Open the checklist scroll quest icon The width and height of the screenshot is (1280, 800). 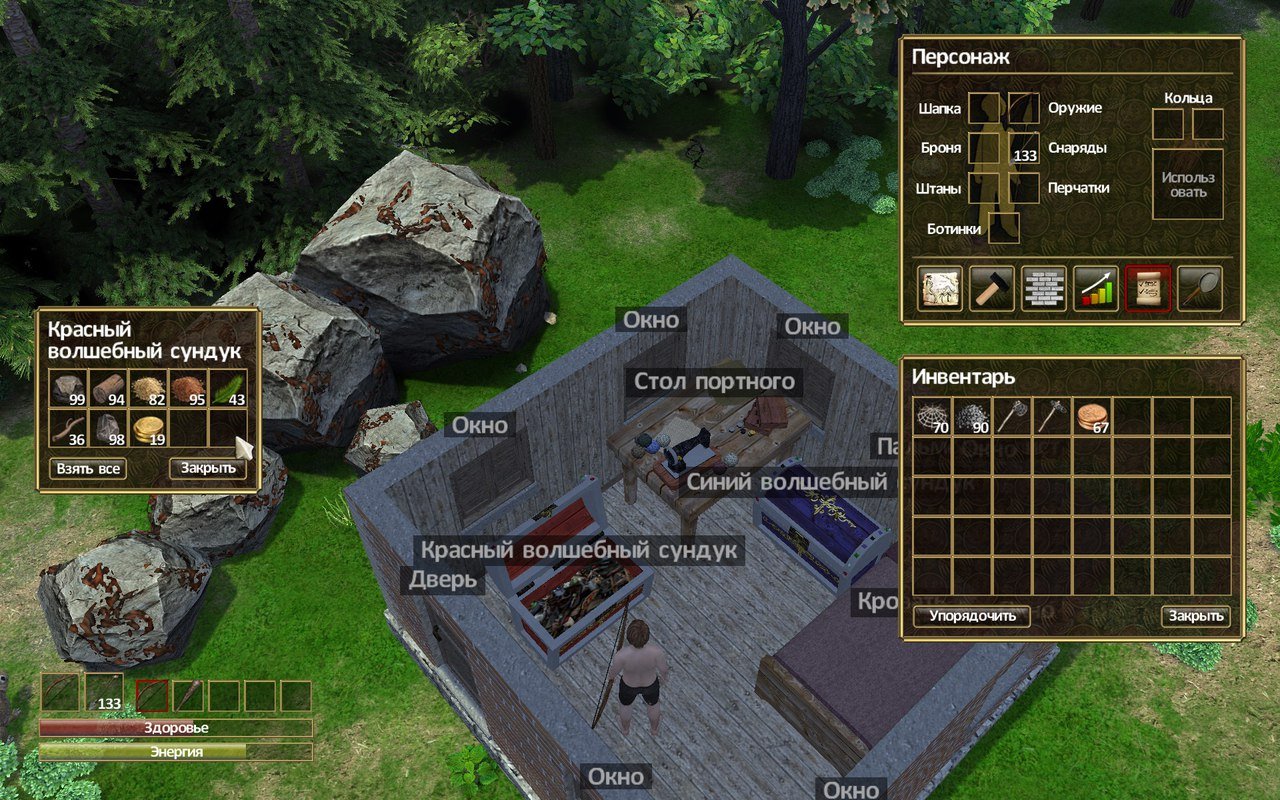1148,289
